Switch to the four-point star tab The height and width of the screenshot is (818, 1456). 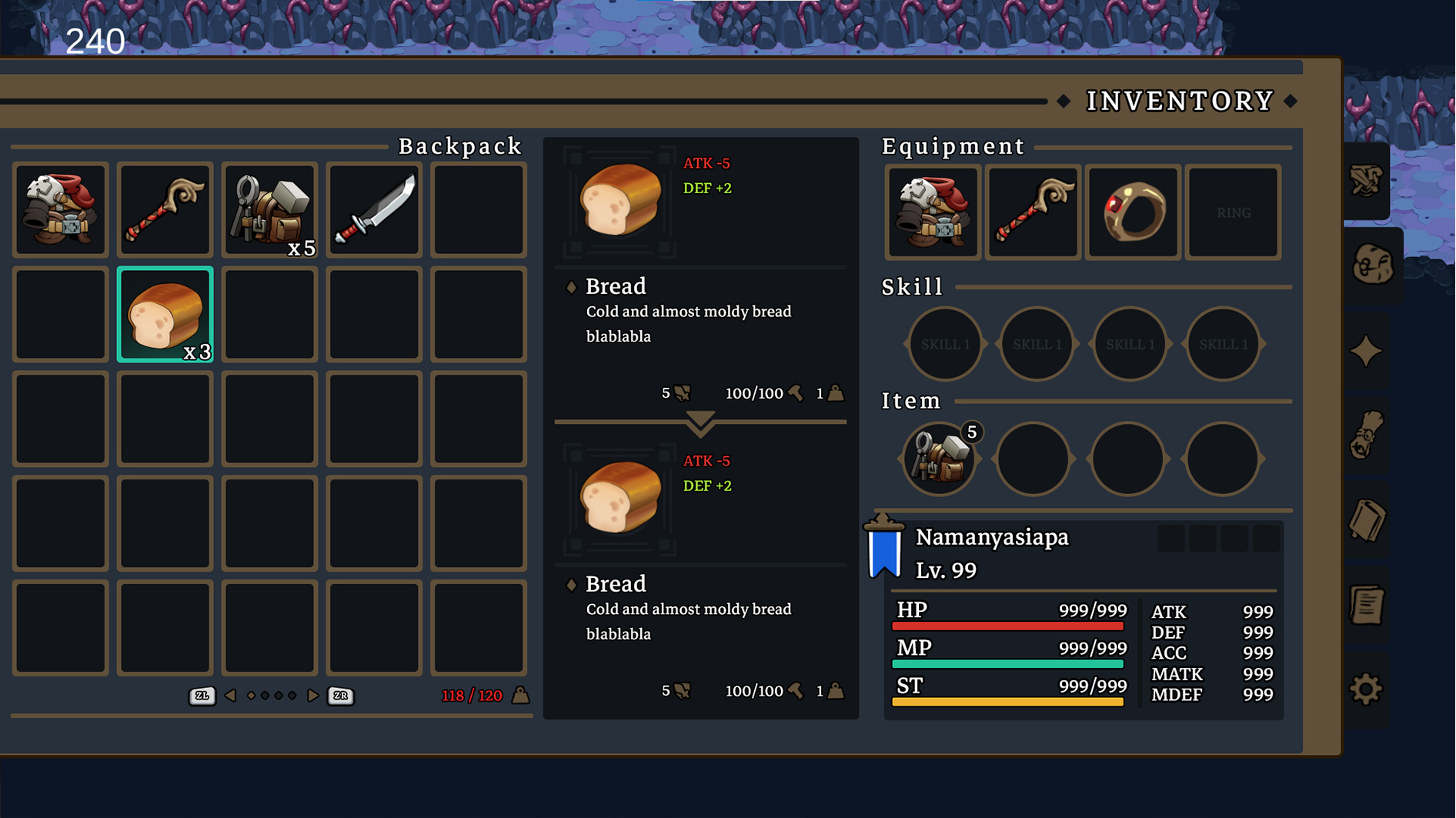coord(1366,352)
